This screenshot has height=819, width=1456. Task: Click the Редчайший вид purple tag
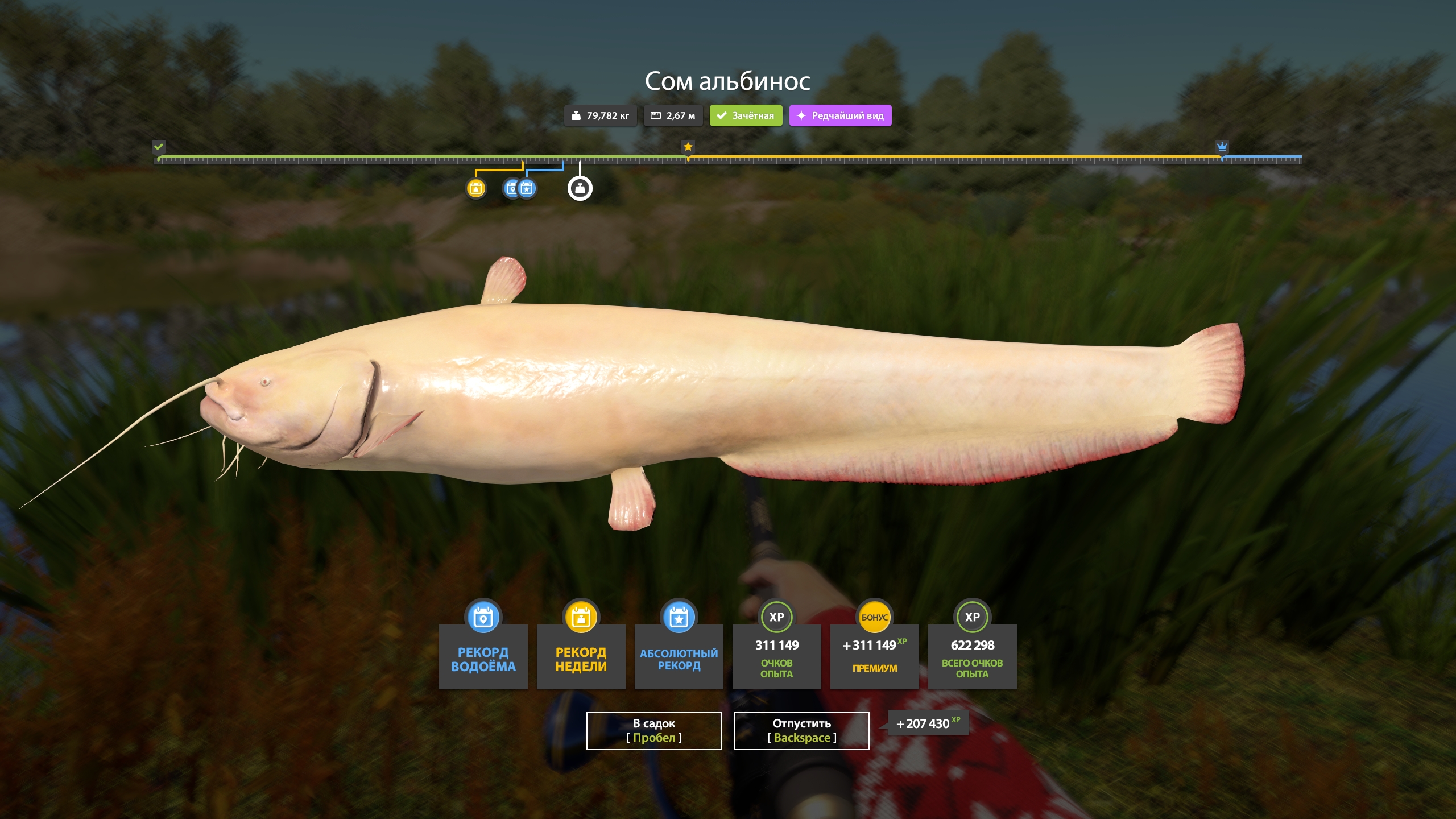click(x=840, y=115)
